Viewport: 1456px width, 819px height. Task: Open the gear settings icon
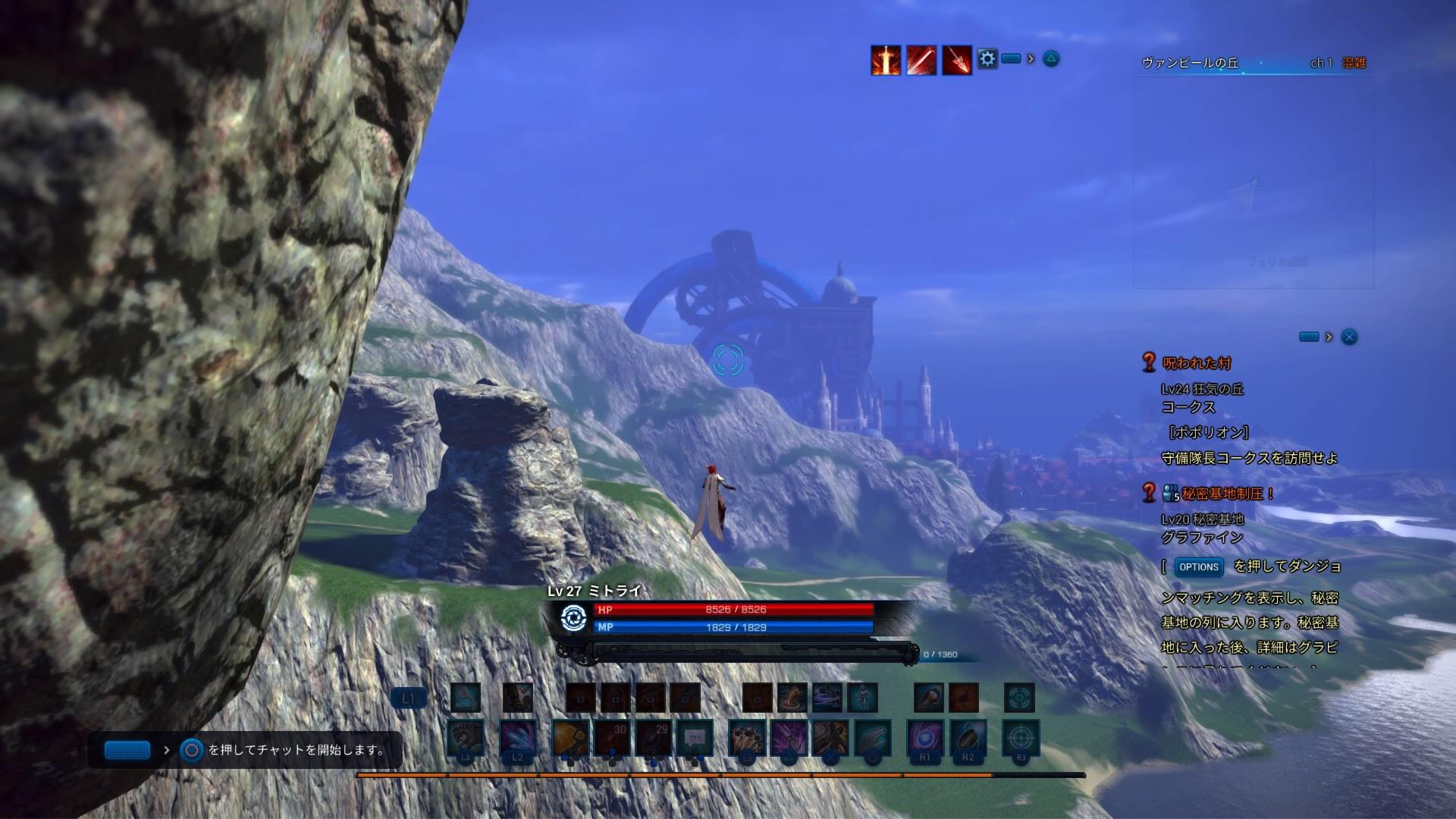pyautogui.click(x=987, y=58)
